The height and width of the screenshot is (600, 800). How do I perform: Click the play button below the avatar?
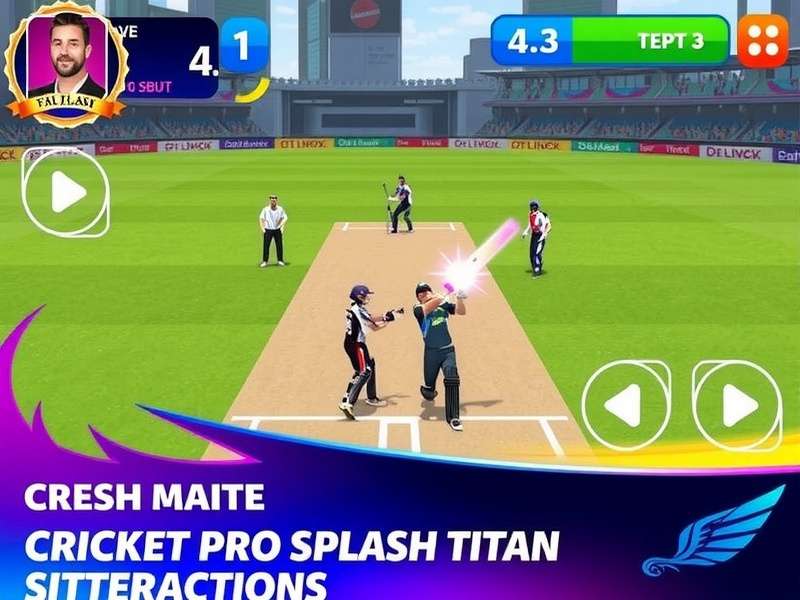pyautogui.click(x=65, y=192)
